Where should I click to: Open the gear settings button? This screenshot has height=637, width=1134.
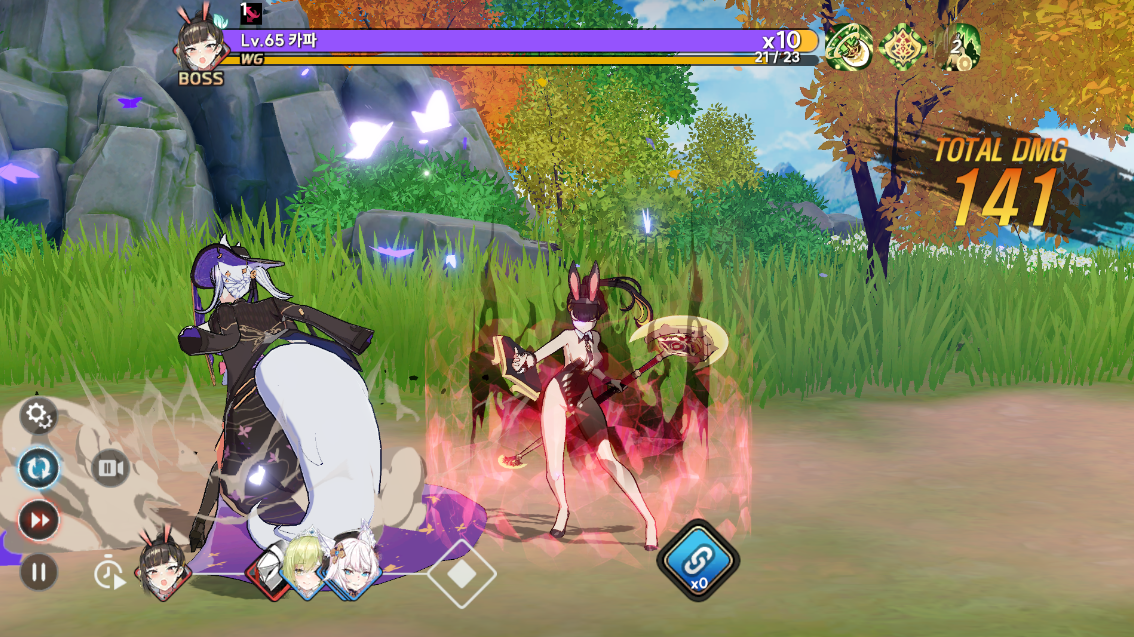tap(39, 416)
